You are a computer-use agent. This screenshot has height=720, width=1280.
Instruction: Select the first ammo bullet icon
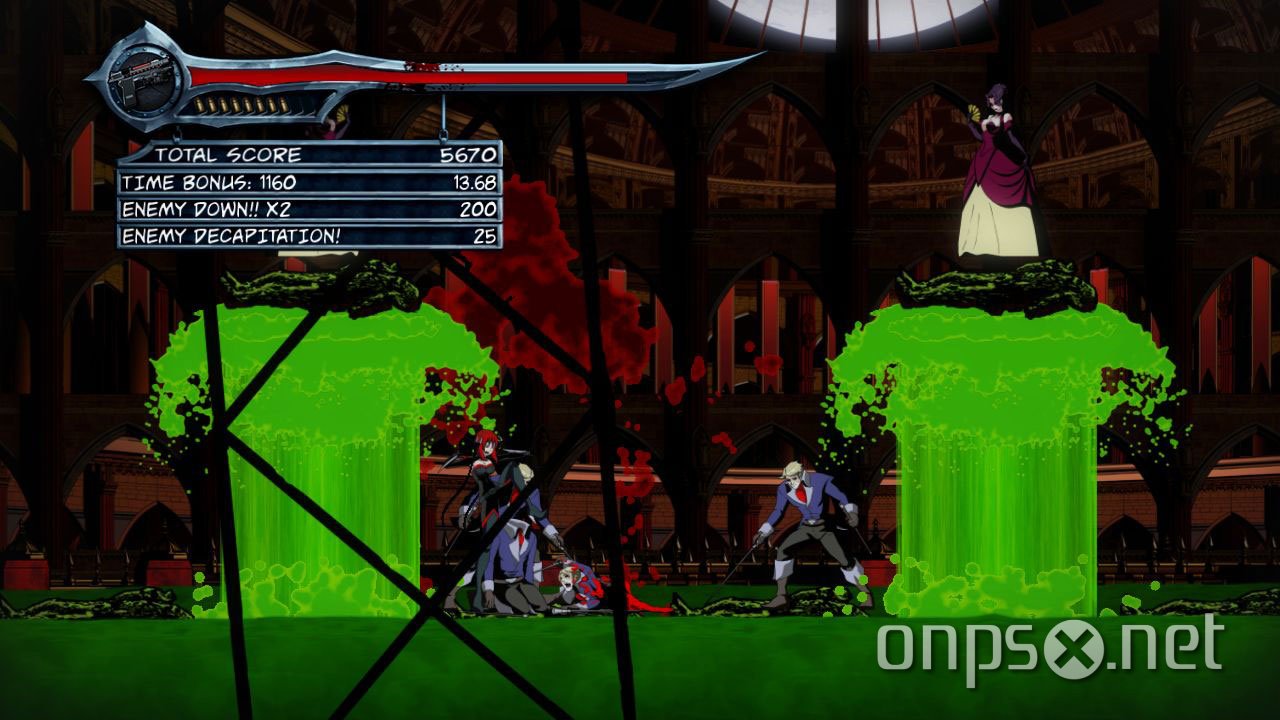point(199,103)
